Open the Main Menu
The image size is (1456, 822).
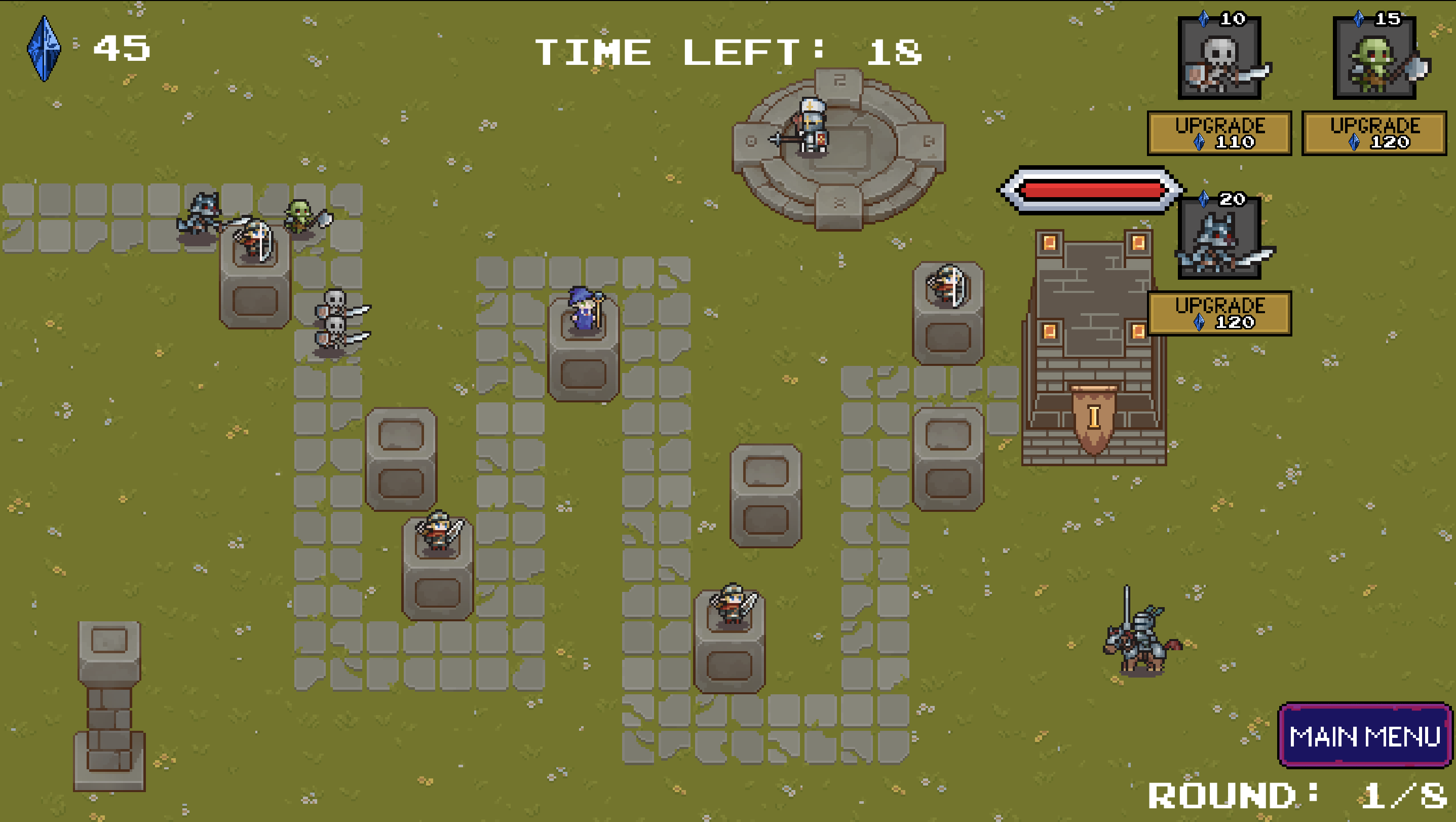click(1364, 735)
